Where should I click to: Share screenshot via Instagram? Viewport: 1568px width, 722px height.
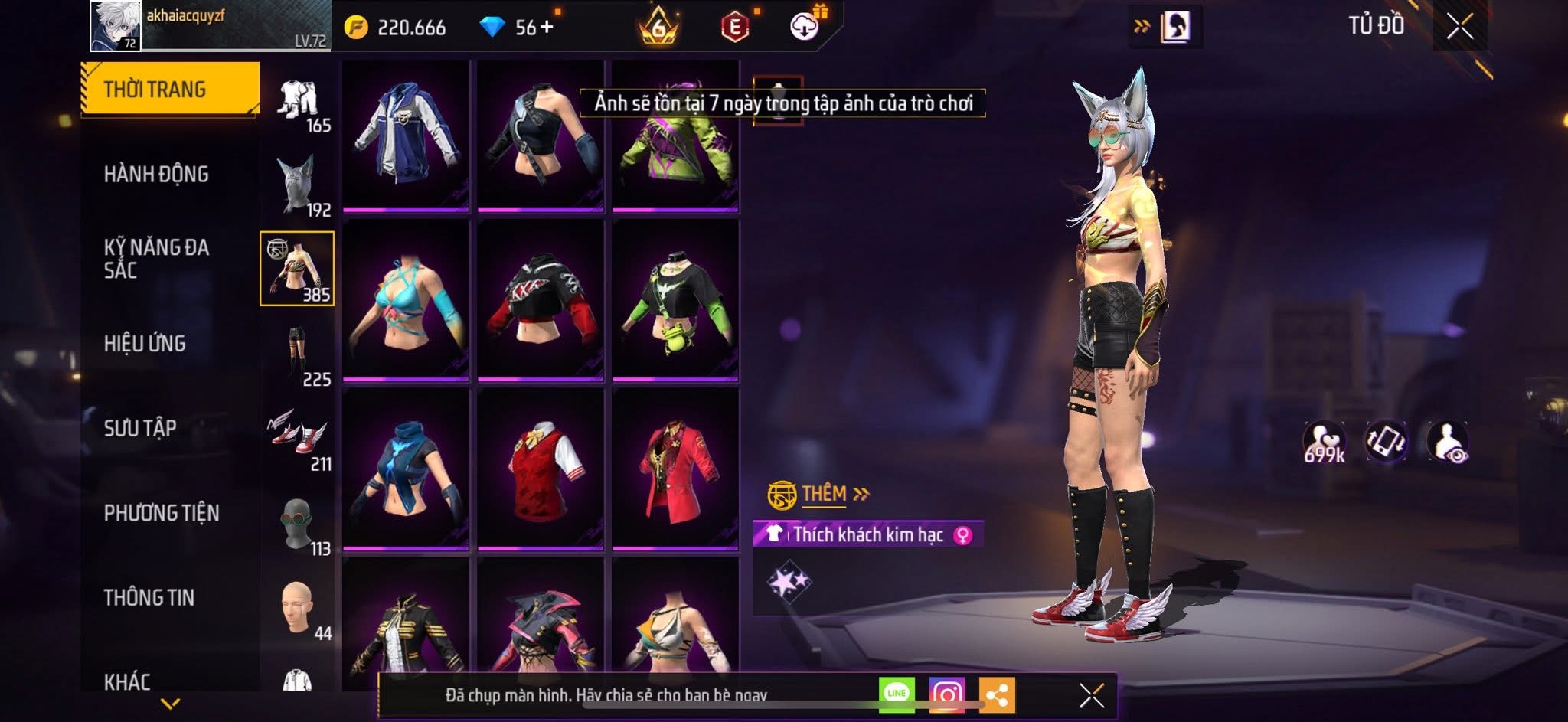coord(946,695)
